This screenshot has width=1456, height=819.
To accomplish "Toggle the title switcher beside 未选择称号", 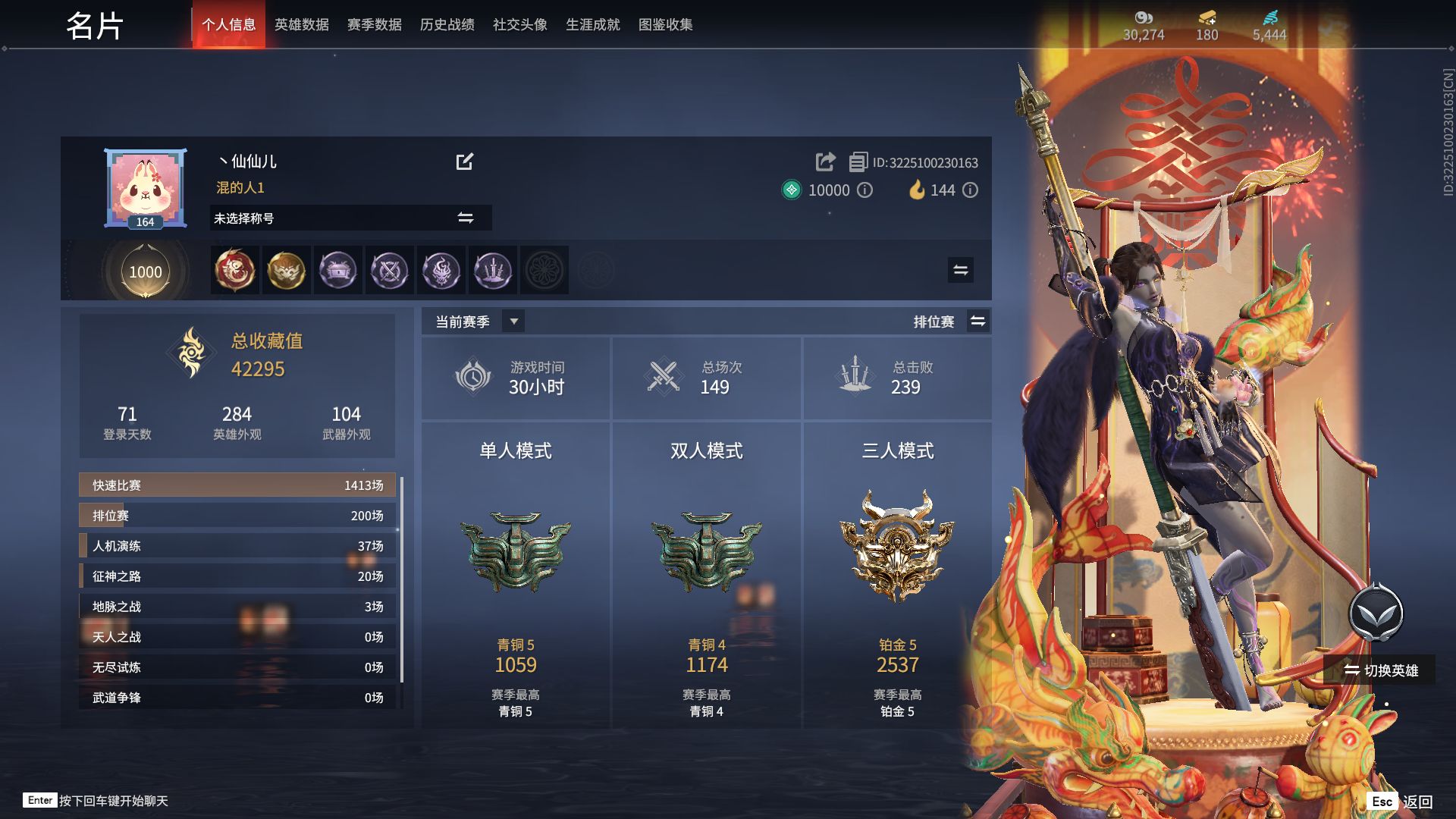I will click(x=466, y=218).
